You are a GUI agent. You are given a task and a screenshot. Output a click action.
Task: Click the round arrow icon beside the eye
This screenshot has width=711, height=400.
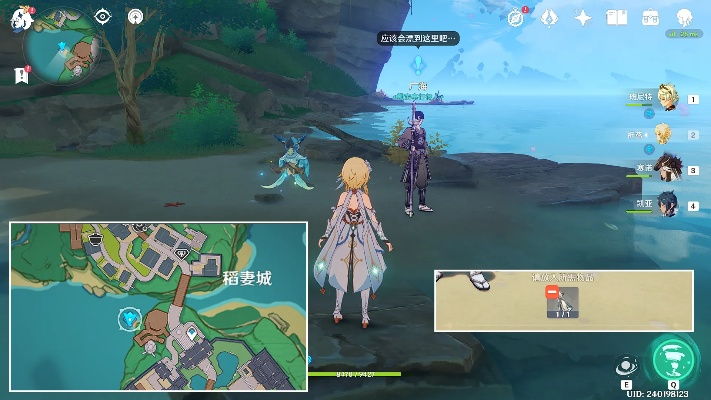click(136, 16)
